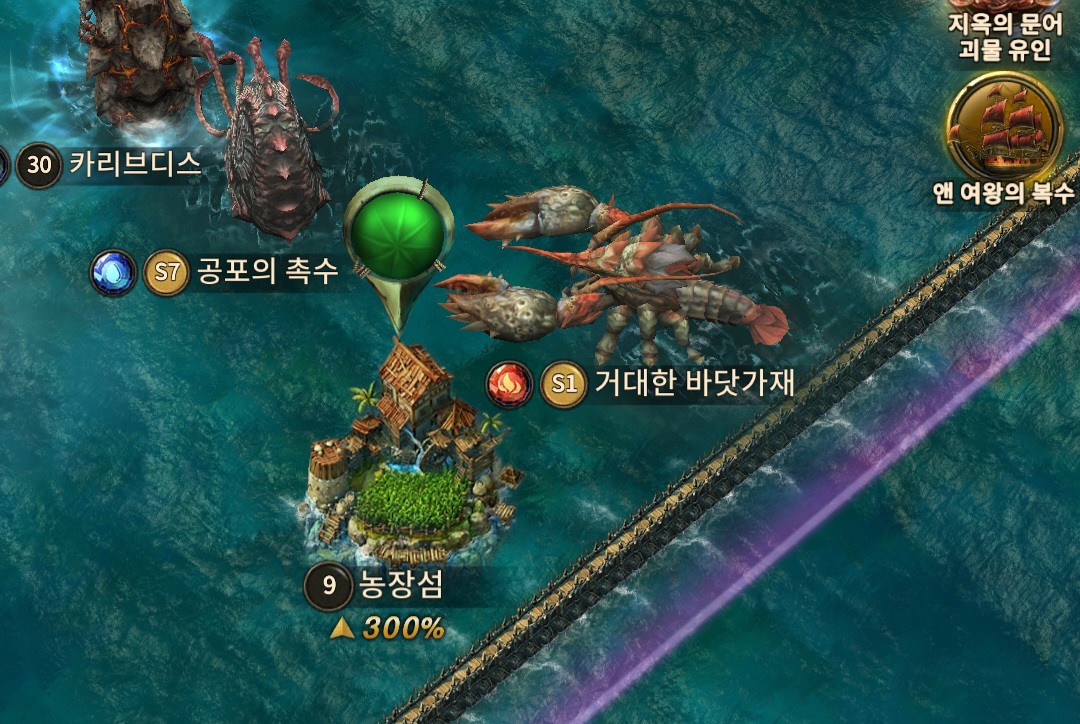Click the green orb map marker pin
This screenshot has width=1080, height=724.
[394, 233]
